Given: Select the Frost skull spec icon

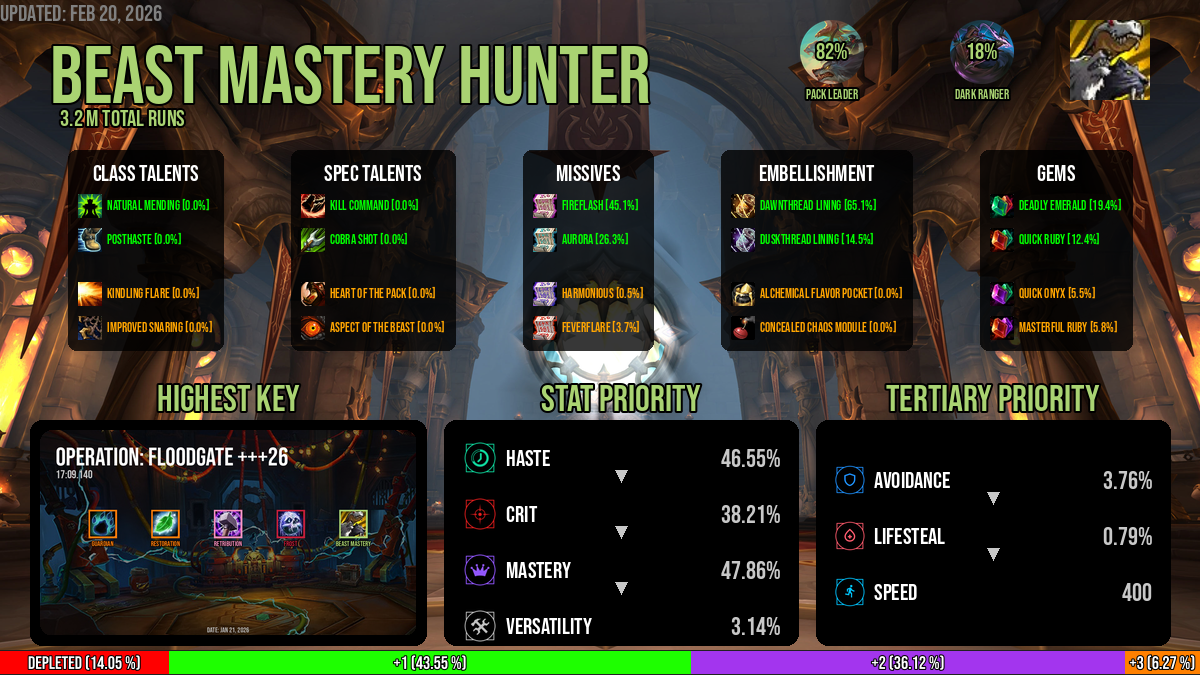Looking at the screenshot, I should 290,523.
